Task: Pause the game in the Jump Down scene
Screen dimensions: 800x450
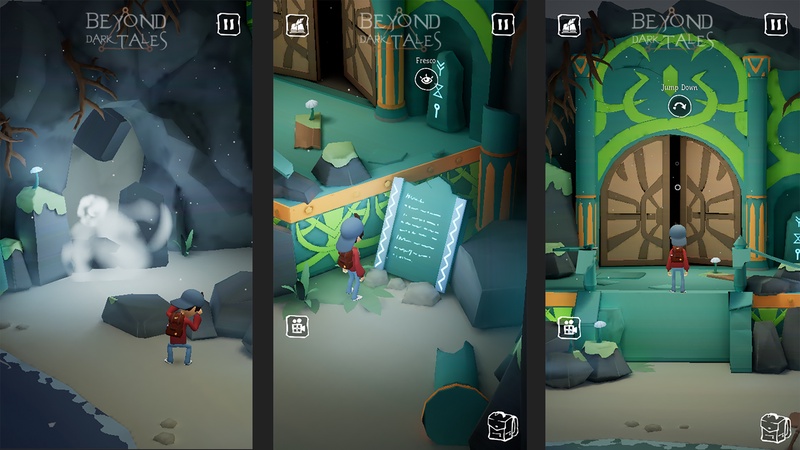Action: [775, 24]
